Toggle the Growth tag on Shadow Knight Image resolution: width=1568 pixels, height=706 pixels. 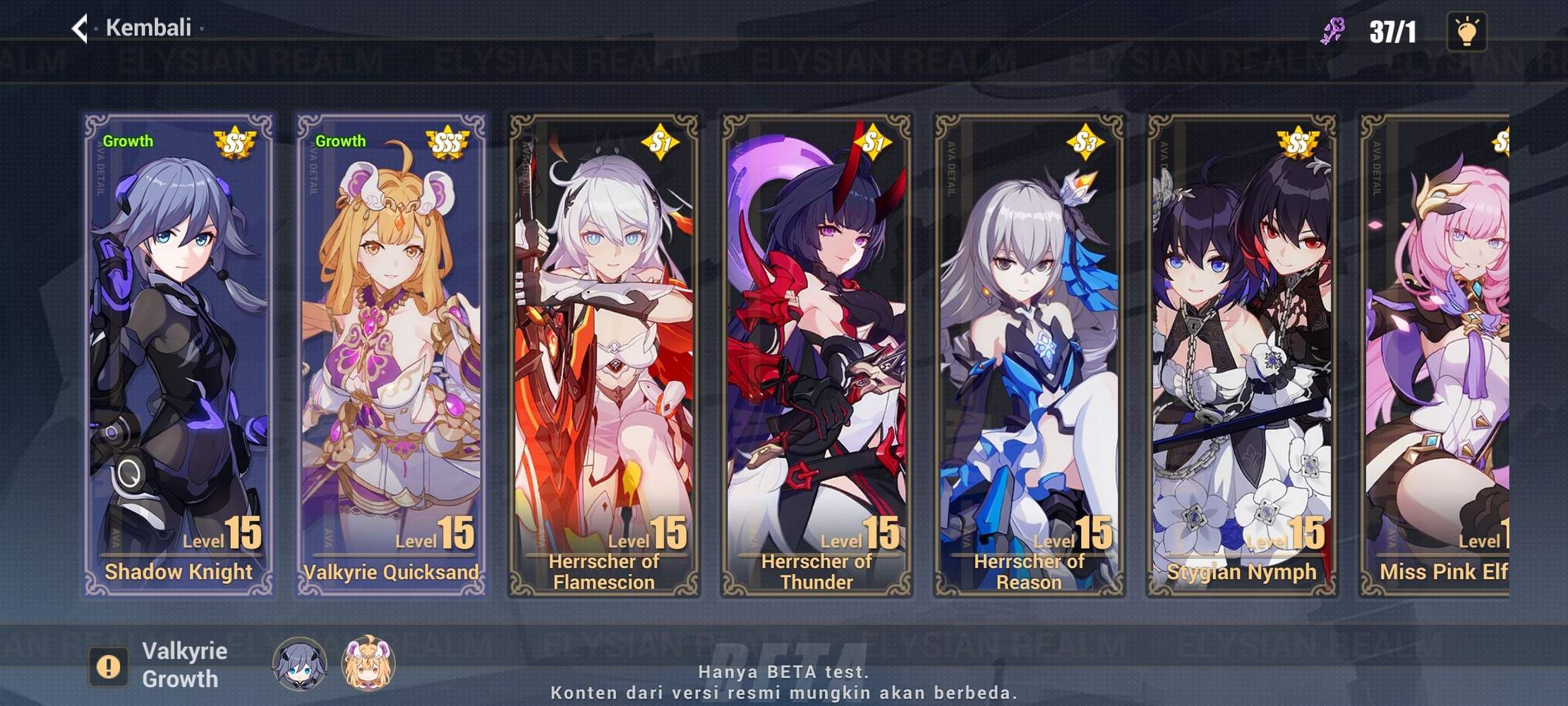click(x=126, y=140)
